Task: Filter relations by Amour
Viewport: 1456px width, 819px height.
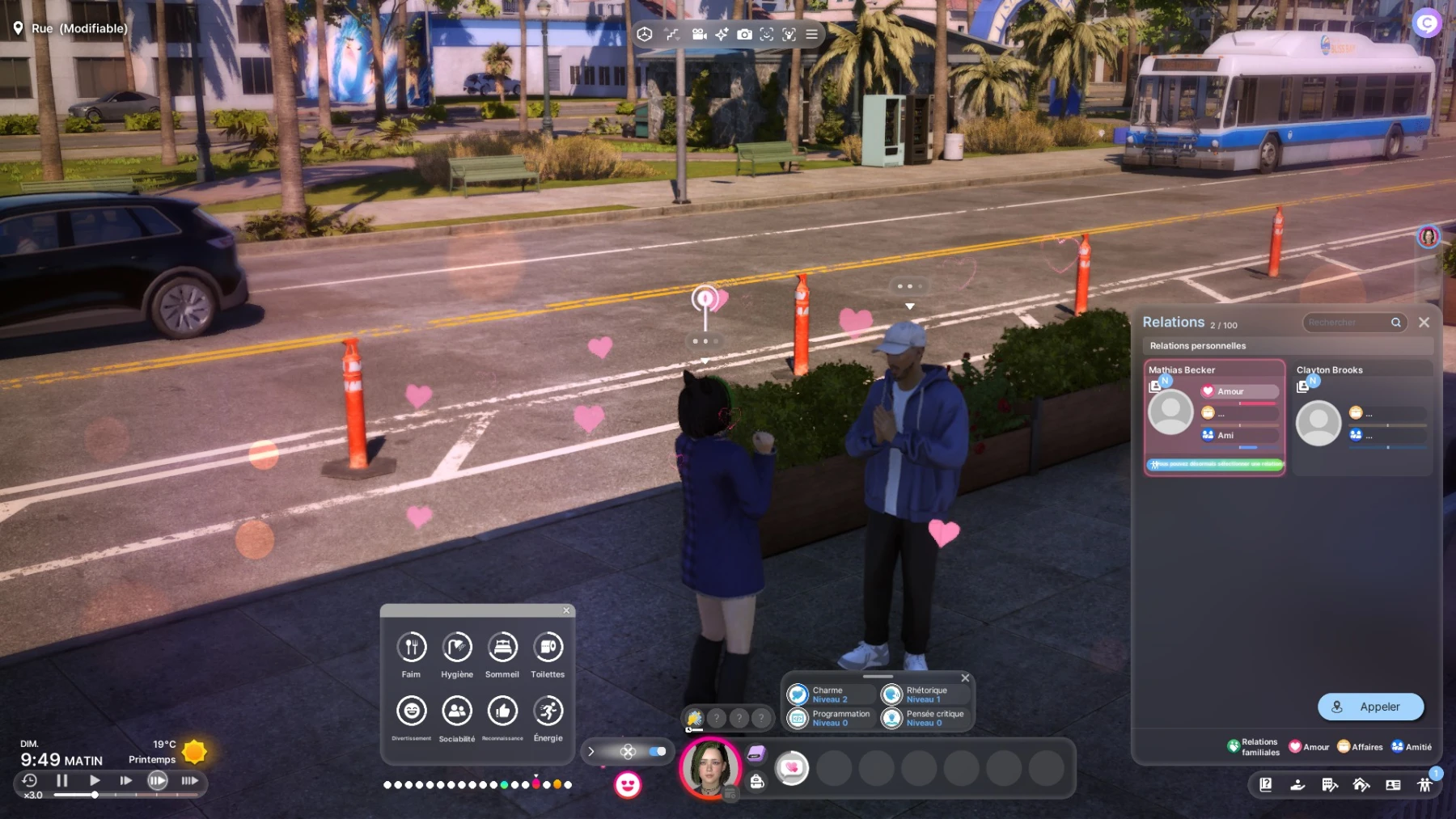Action: pyautogui.click(x=1308, y=746)
